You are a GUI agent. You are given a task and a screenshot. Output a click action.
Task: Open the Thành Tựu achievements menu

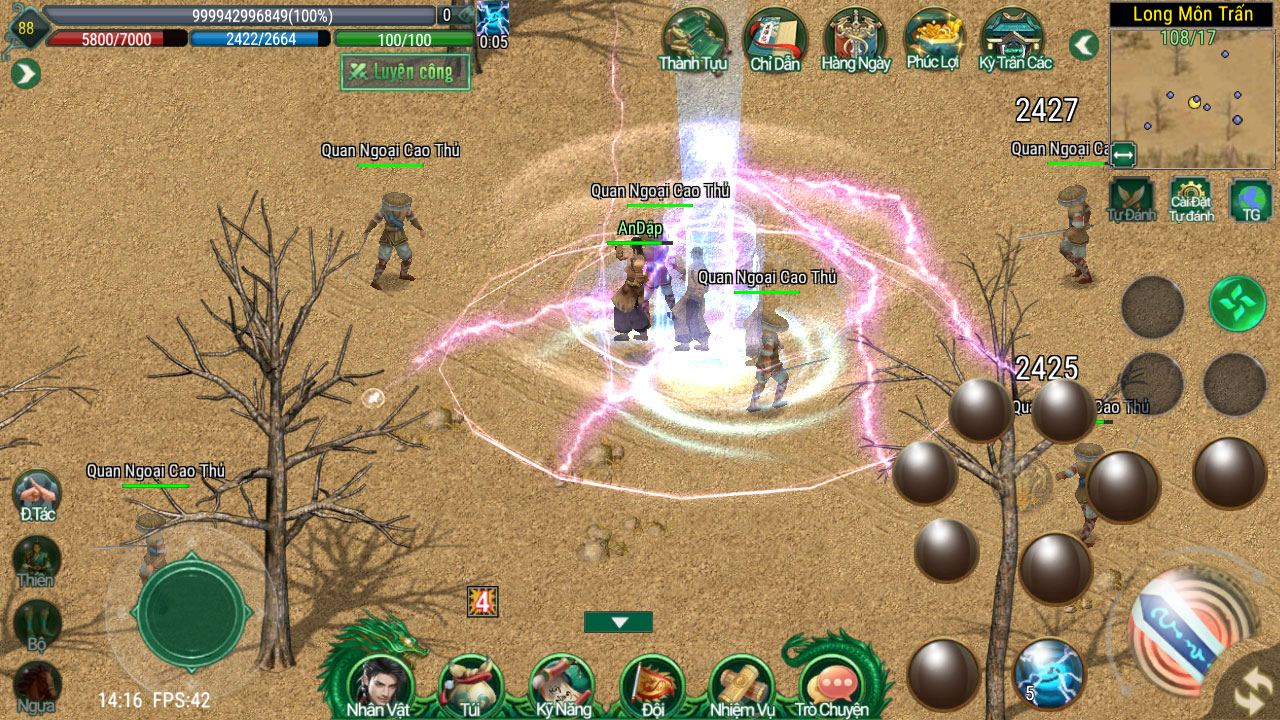[x=693, y=39]
